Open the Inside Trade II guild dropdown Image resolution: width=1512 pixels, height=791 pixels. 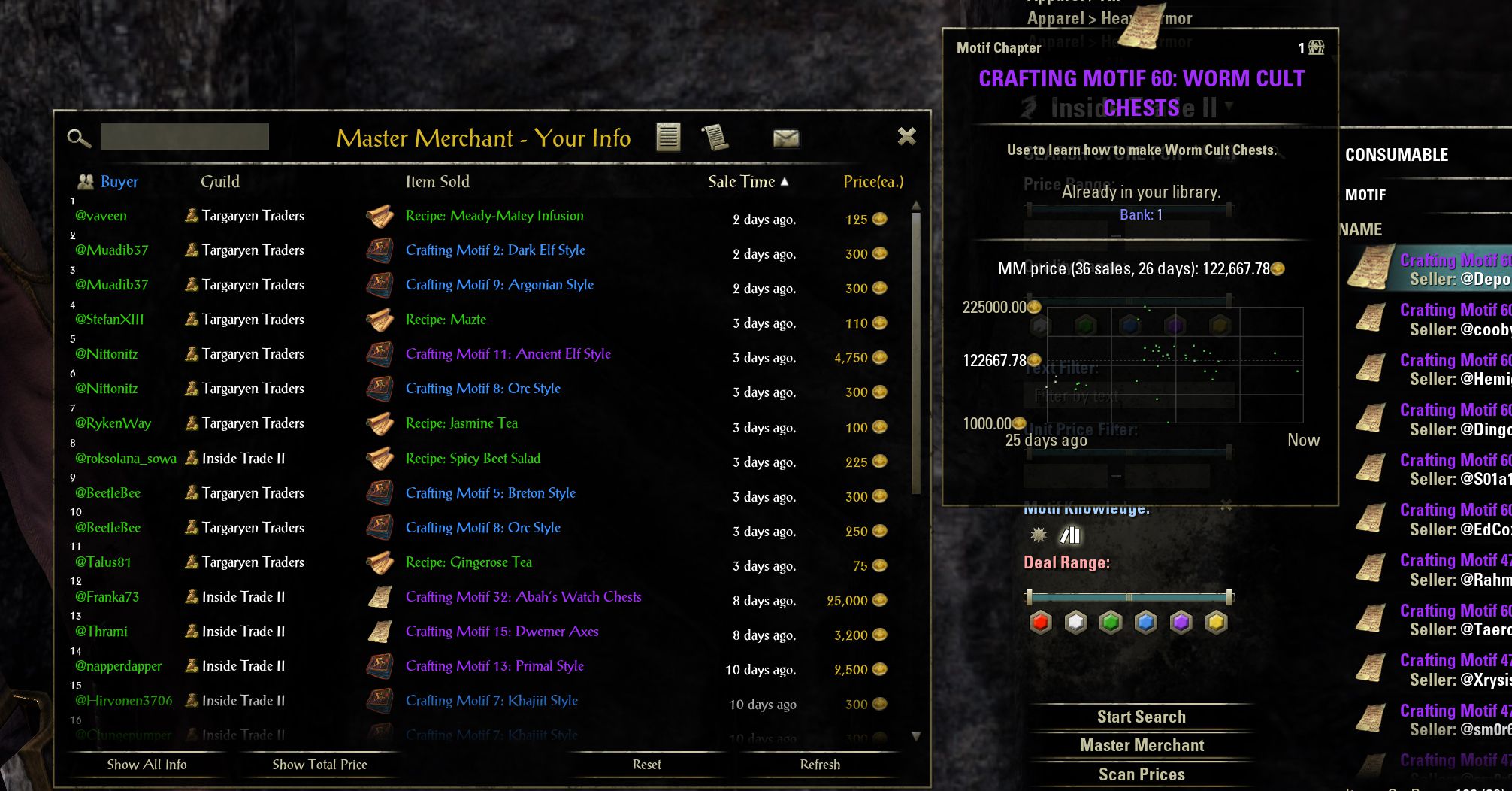1229,108
